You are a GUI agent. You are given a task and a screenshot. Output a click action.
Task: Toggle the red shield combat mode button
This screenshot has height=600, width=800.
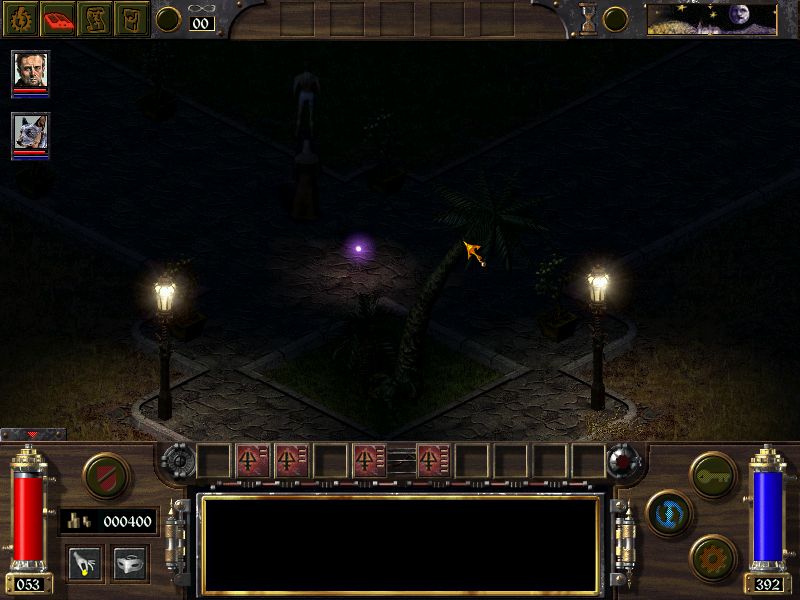pos(104,473)
